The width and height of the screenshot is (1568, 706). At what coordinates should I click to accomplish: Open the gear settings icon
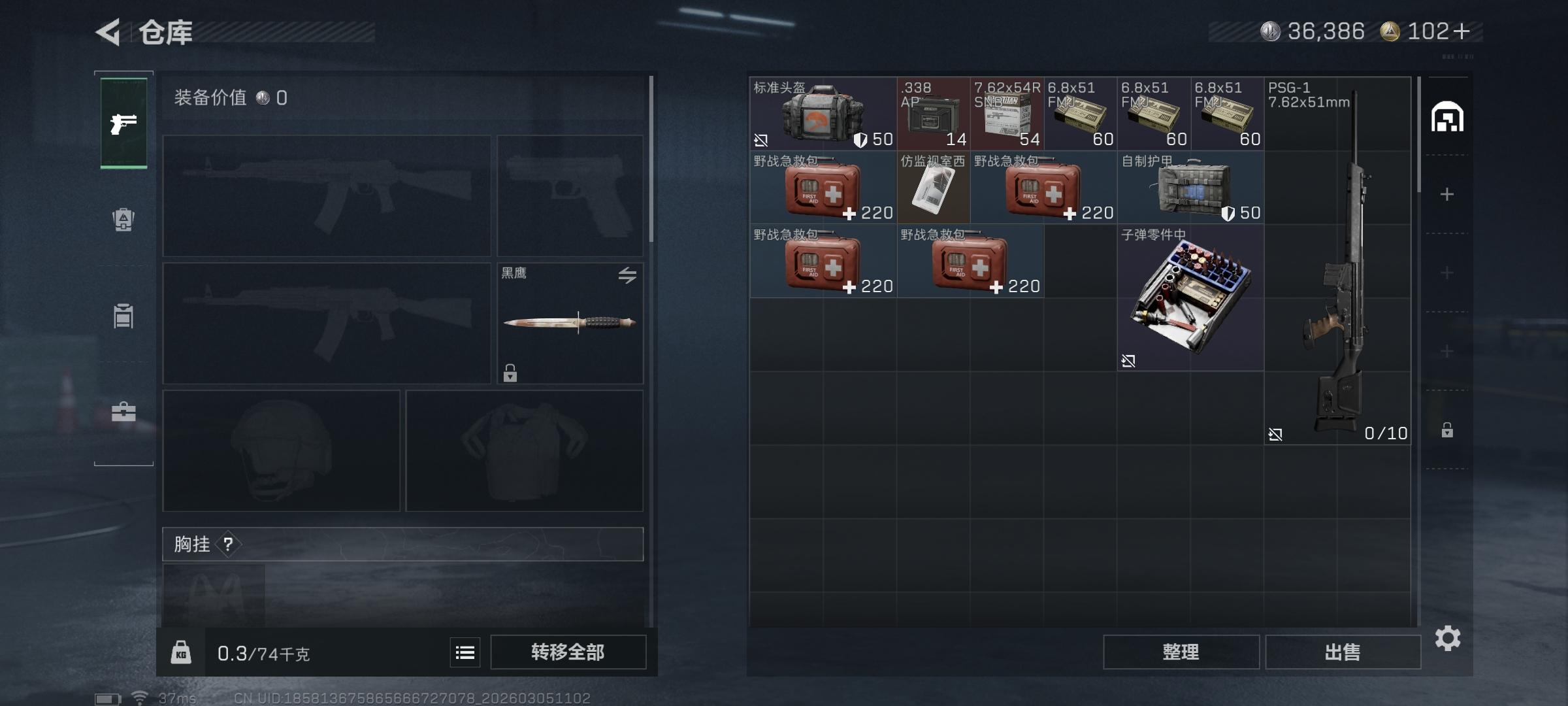(1447, 638)
